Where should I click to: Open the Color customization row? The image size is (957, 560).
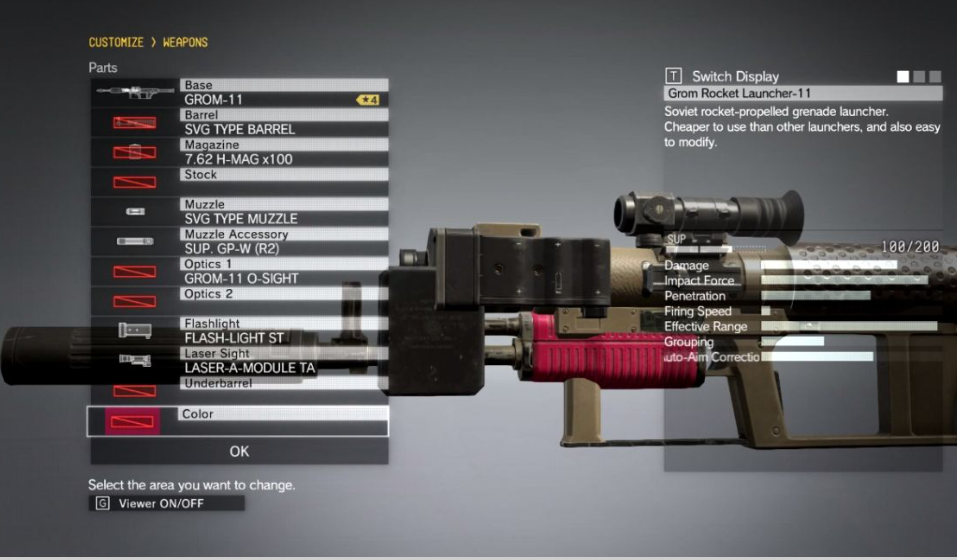[x=284, y=420]
